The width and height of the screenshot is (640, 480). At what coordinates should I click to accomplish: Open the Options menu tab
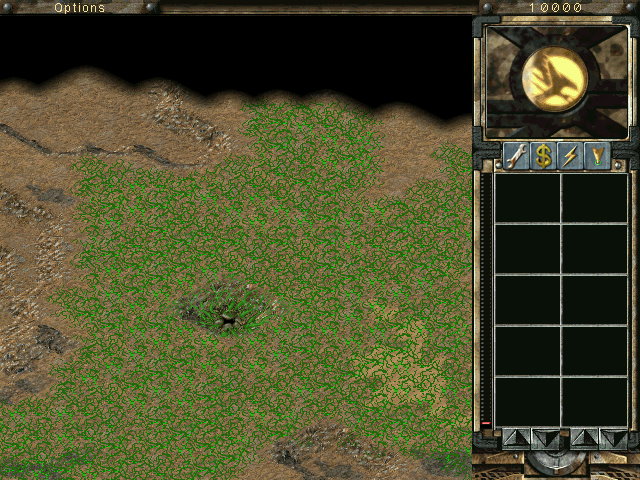coord(79,7)
